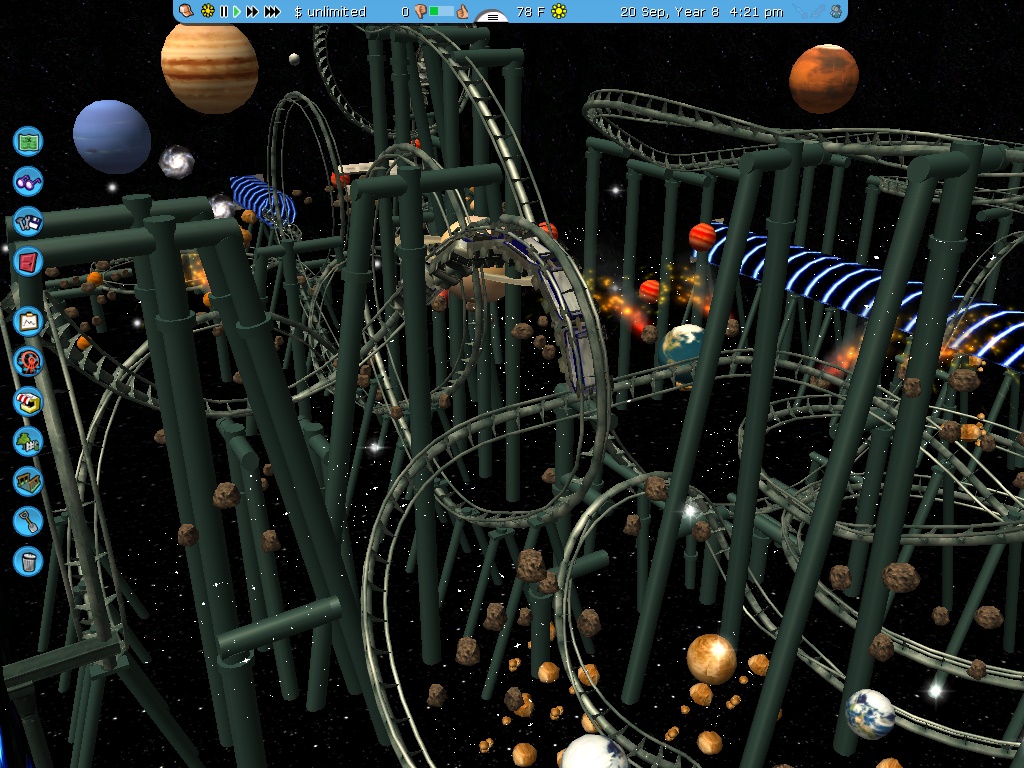Set game to normal play speed
Screen dimensions: 1024x768
(x=237, y=12)
